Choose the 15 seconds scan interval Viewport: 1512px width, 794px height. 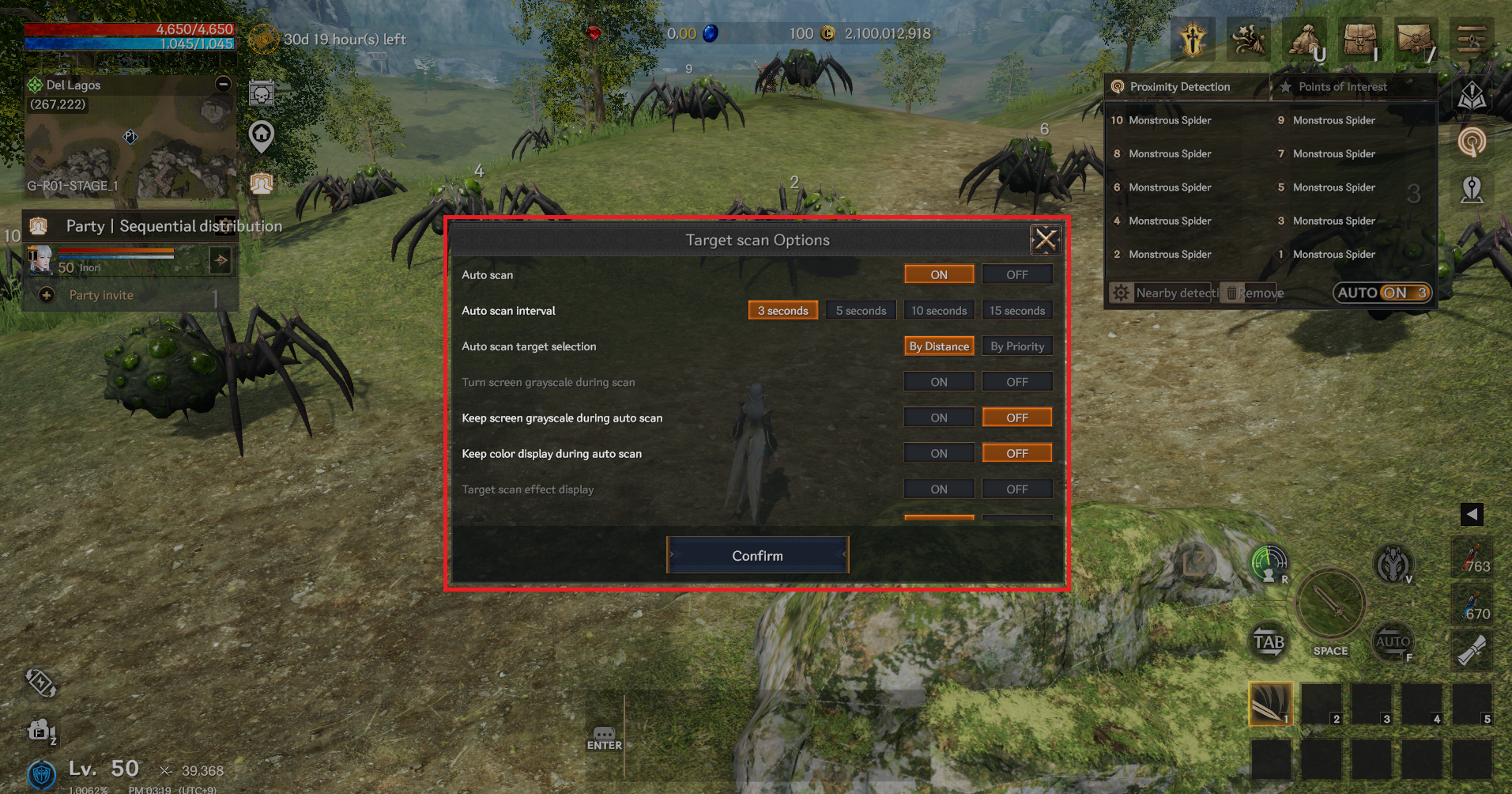tap(1016, 311)
